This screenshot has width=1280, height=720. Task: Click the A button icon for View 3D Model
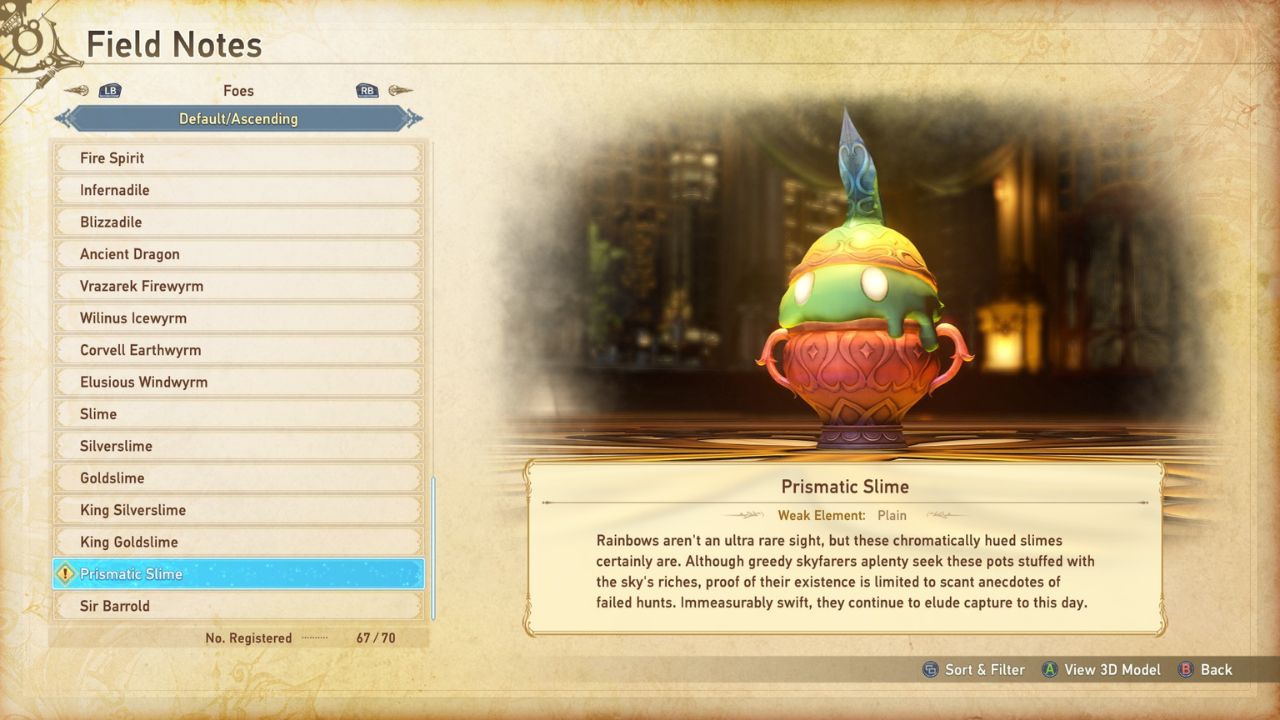point(1048,670)
